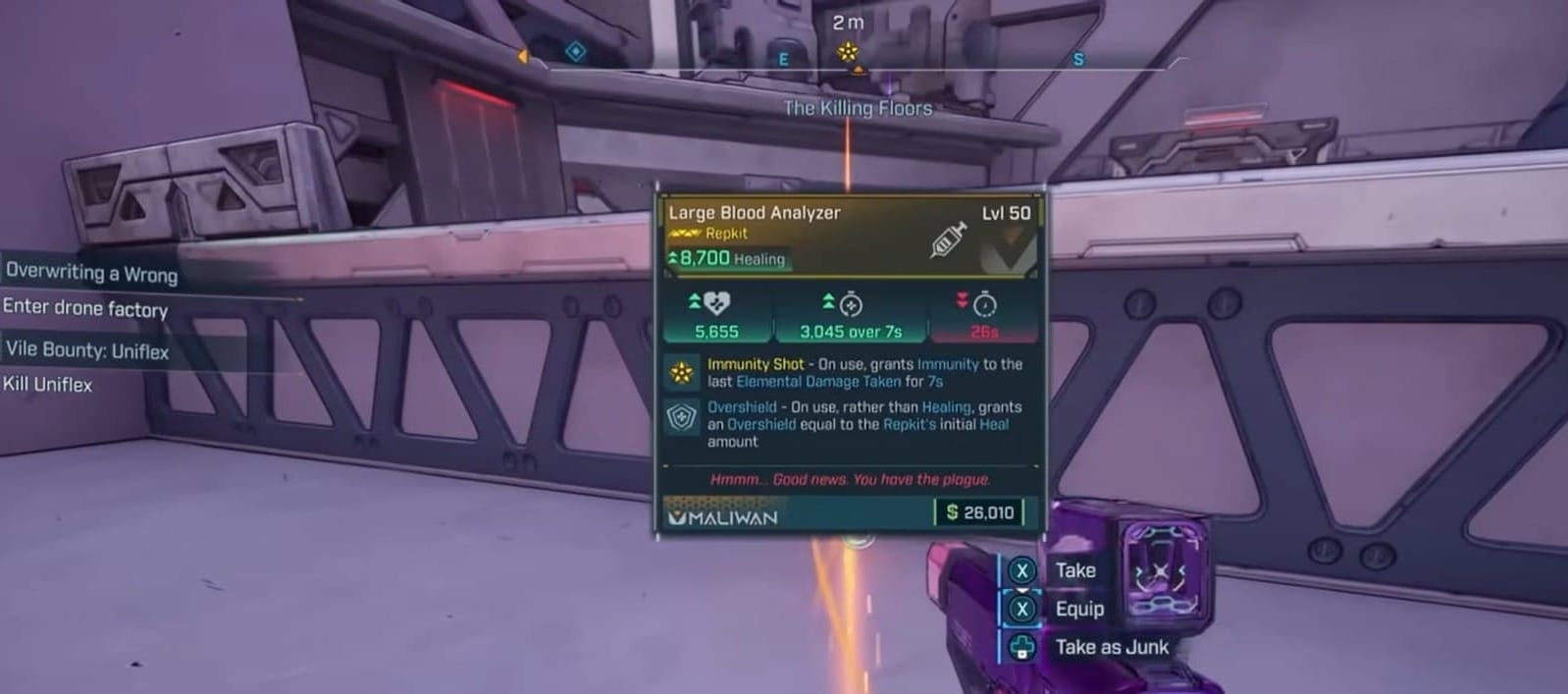Select the Overwriting a Wrong mission tracker
The image size is (1568, 694).
point(91,272)
